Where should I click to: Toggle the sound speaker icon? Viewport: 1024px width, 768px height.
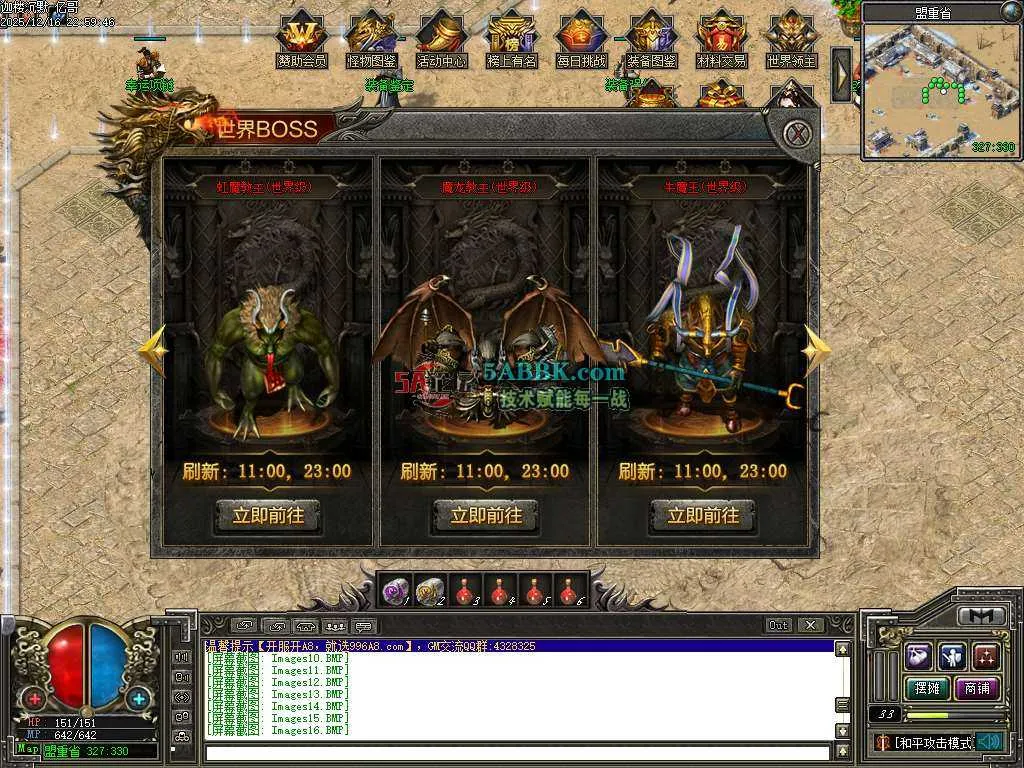[x=990, y=742]
